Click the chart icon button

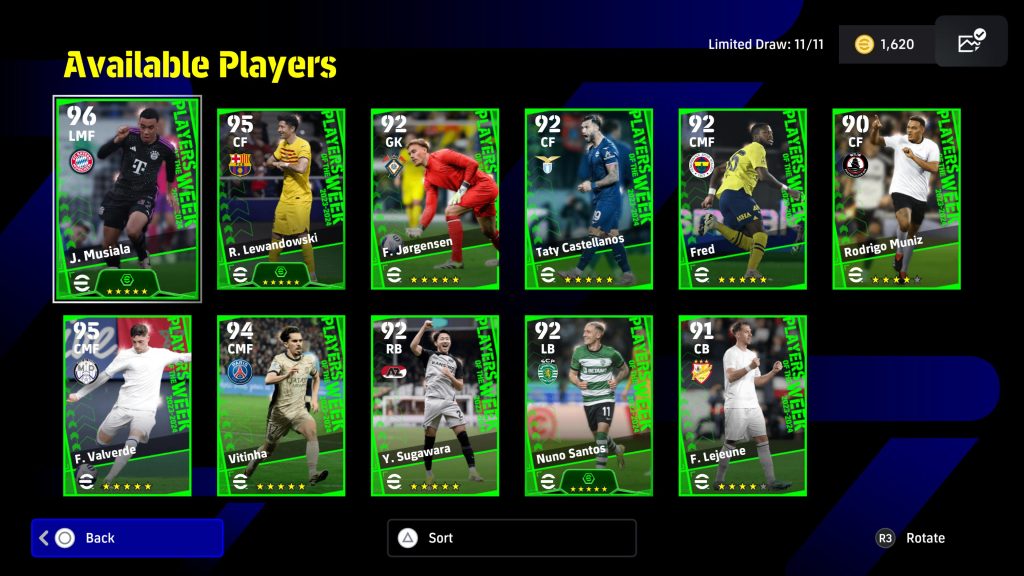tap(971, 43)
